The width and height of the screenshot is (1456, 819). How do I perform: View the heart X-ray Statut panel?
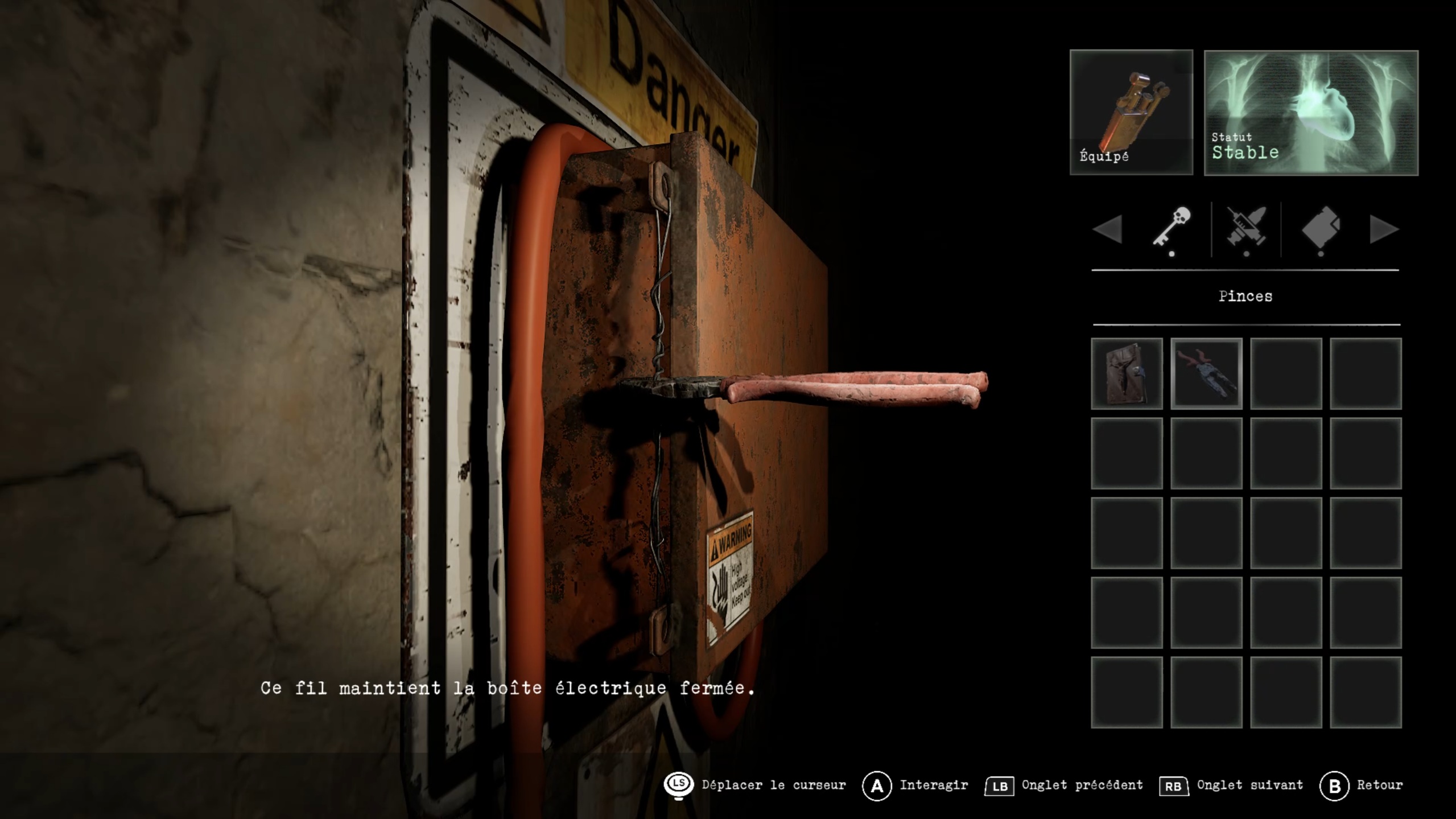click(x=1310, y=113)
